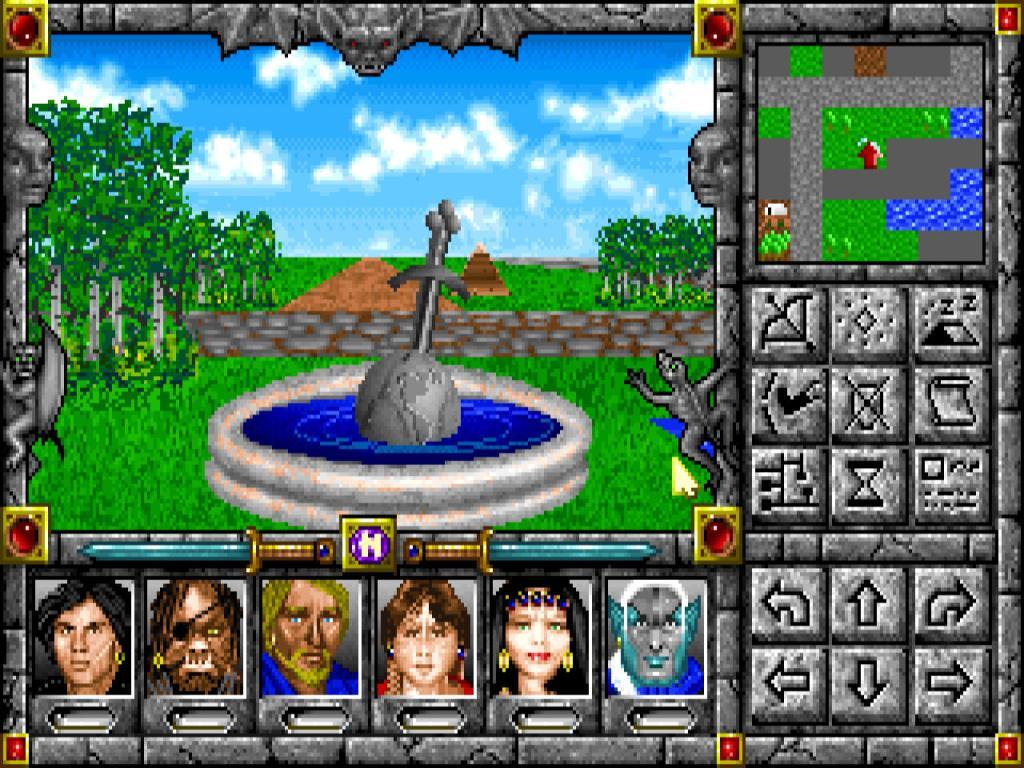
Task: Select the eyepatch bearded character portrait
Action: (196, 638)
